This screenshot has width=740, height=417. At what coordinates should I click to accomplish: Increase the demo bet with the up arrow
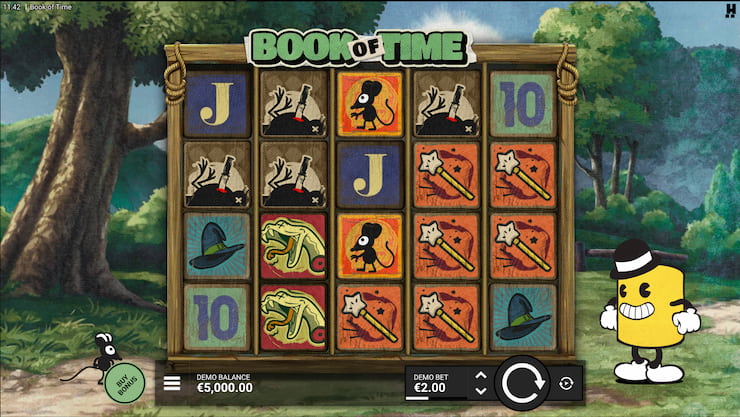click(480, 376)
